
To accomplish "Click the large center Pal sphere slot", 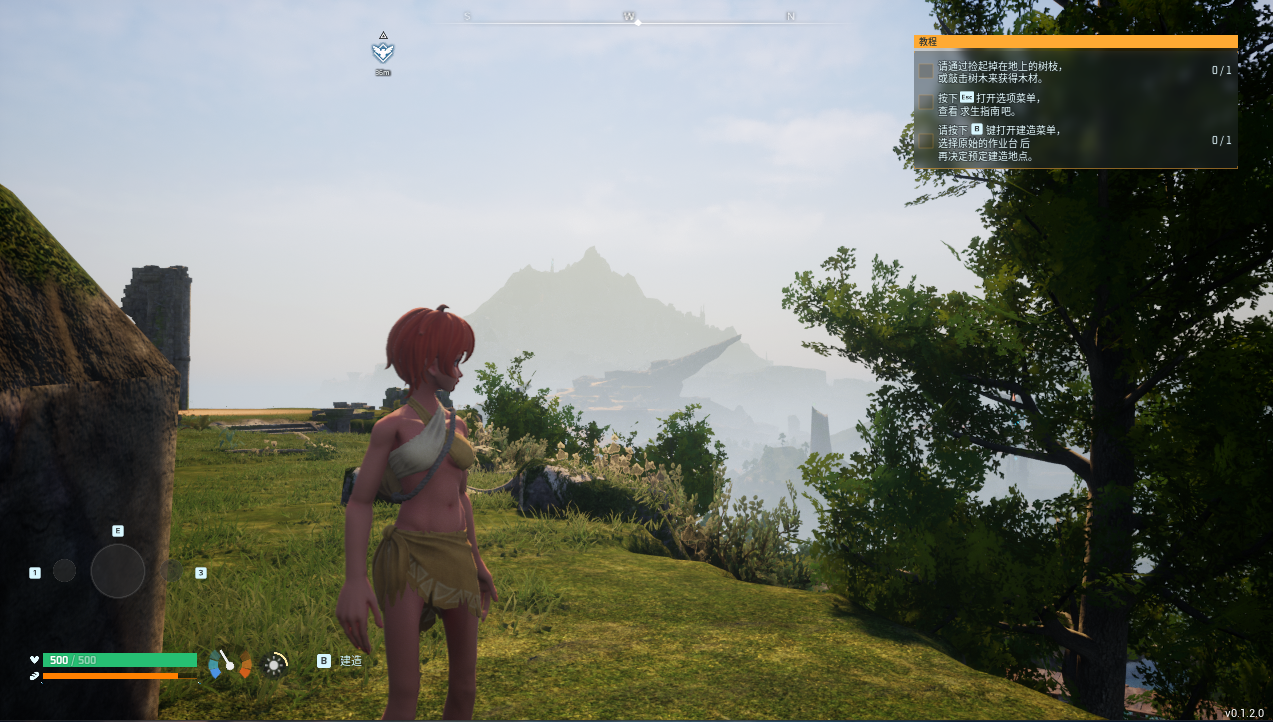I will (118, 571).
